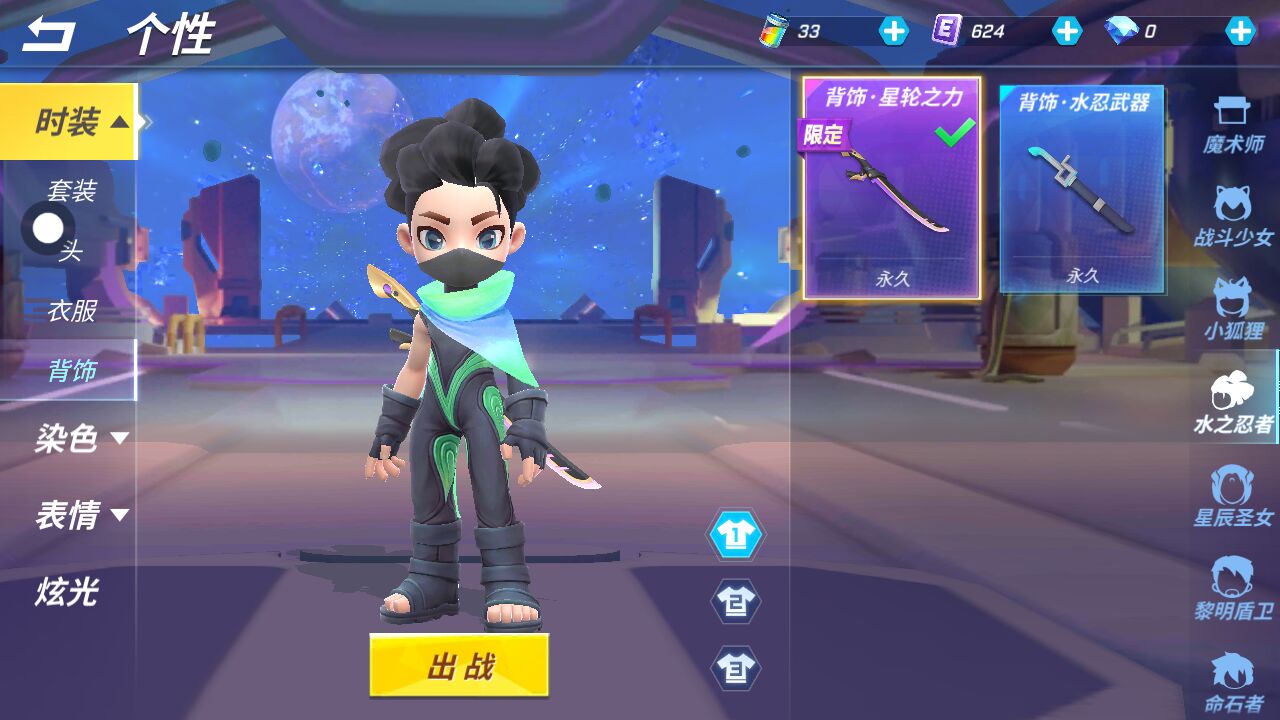The image size is (1280, 720).
Task: Expand the 表情 emote category
Action: (x=80, y=515)
